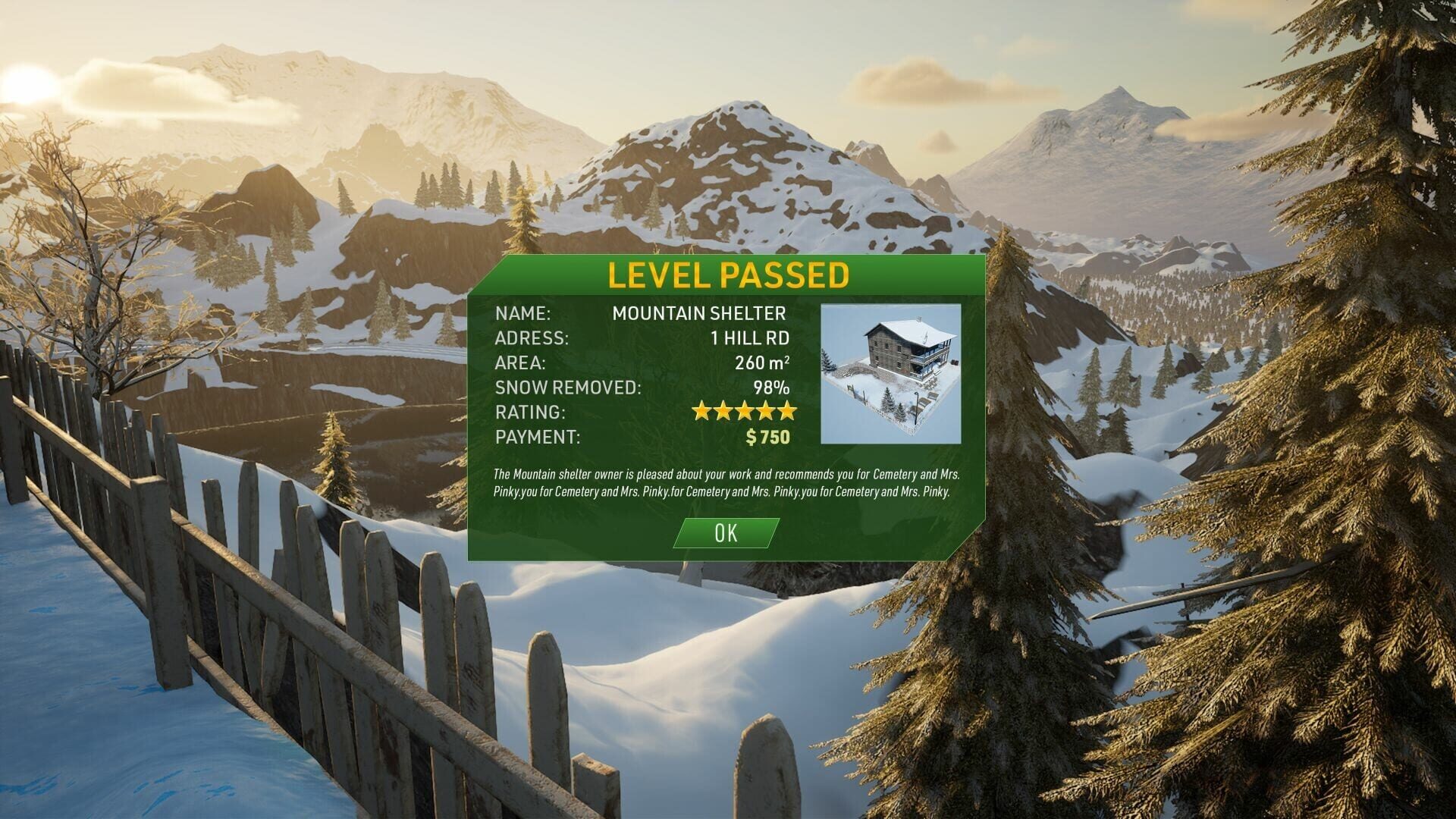Click the Mountain Shelter preview thumbnail
Viewport: 1456px width, 819px height.
click(x=890, y=373)
